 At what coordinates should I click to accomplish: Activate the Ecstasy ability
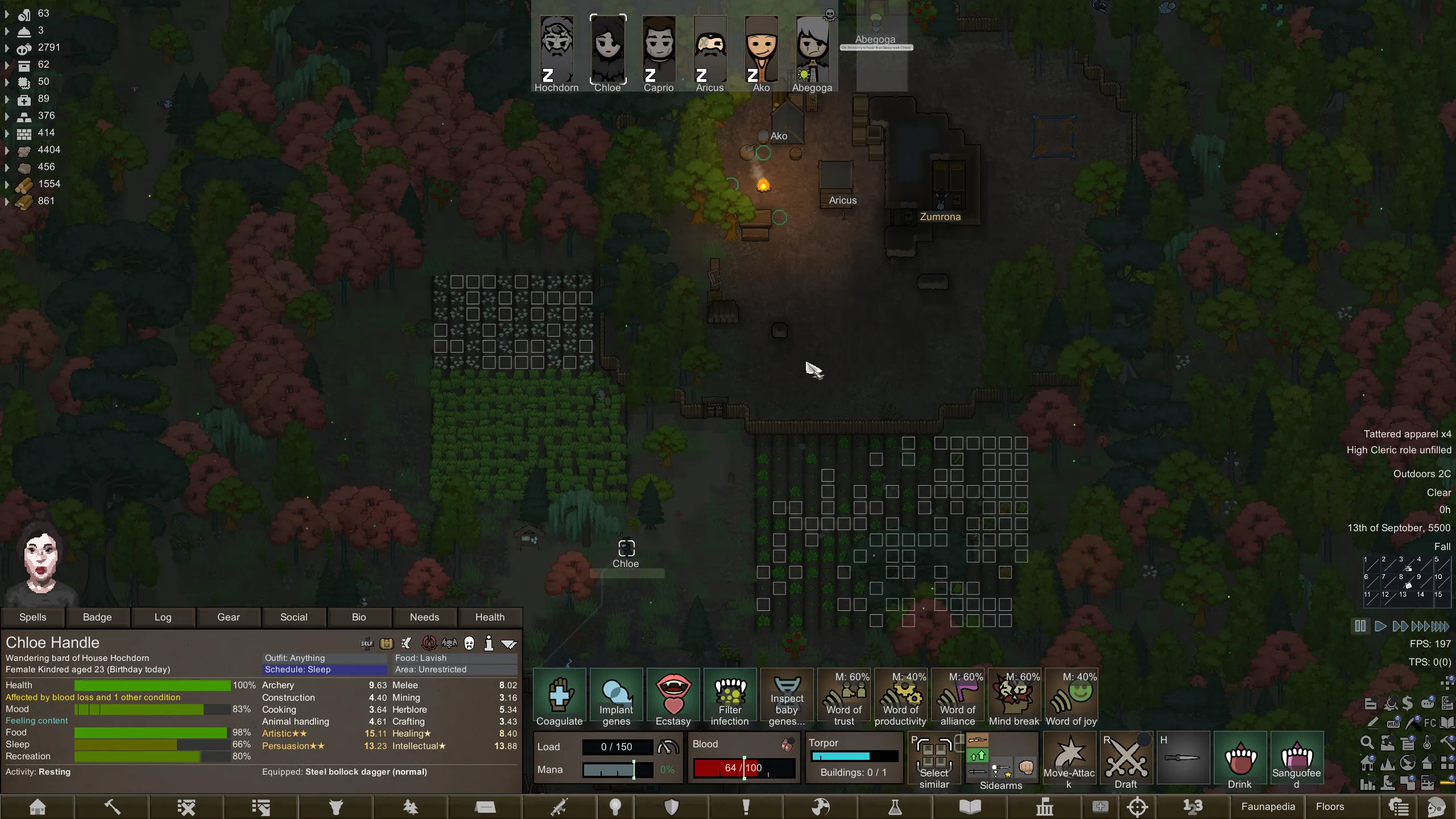673,698
